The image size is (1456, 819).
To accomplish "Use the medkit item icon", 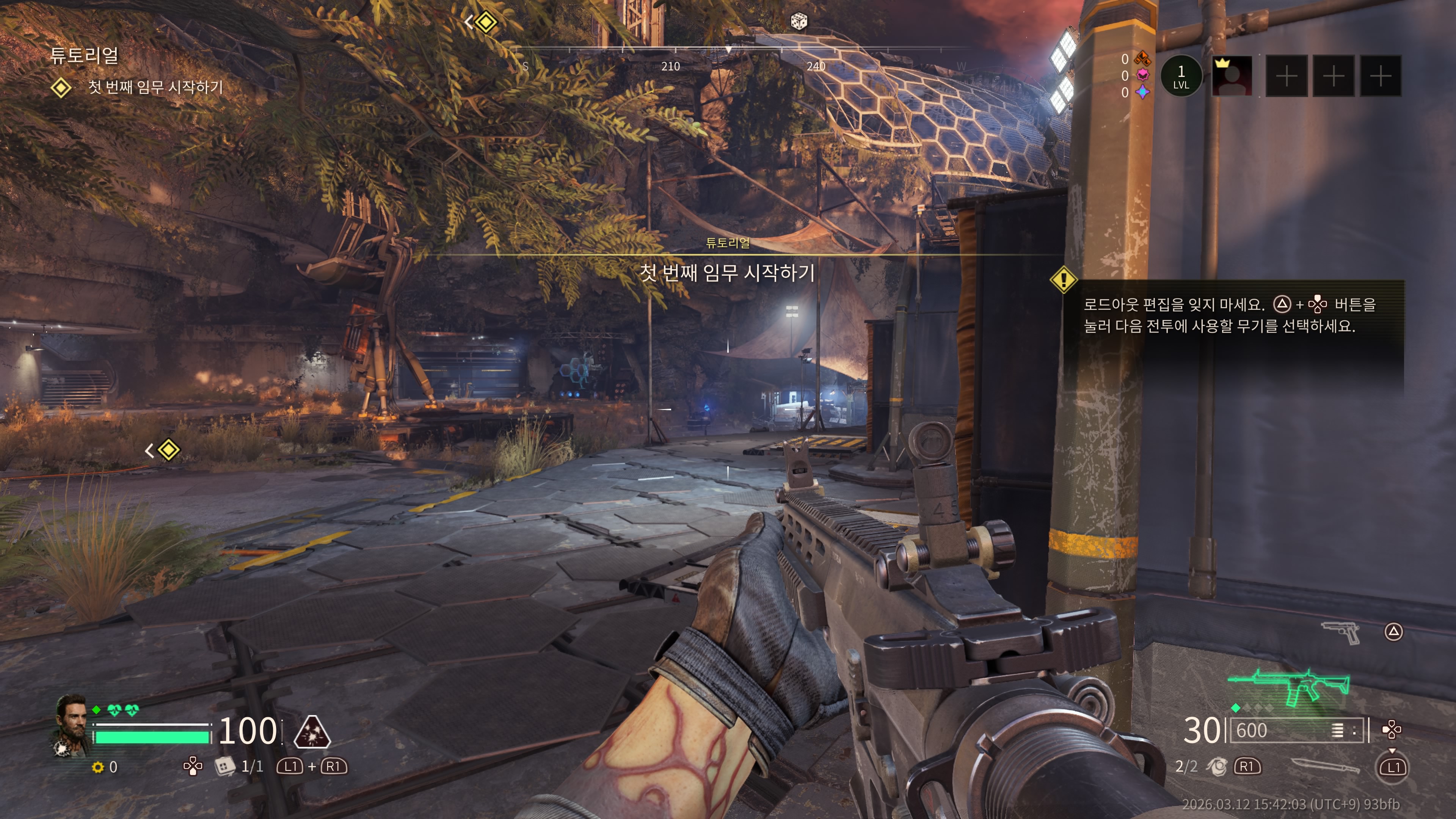I will coord(224,766).
